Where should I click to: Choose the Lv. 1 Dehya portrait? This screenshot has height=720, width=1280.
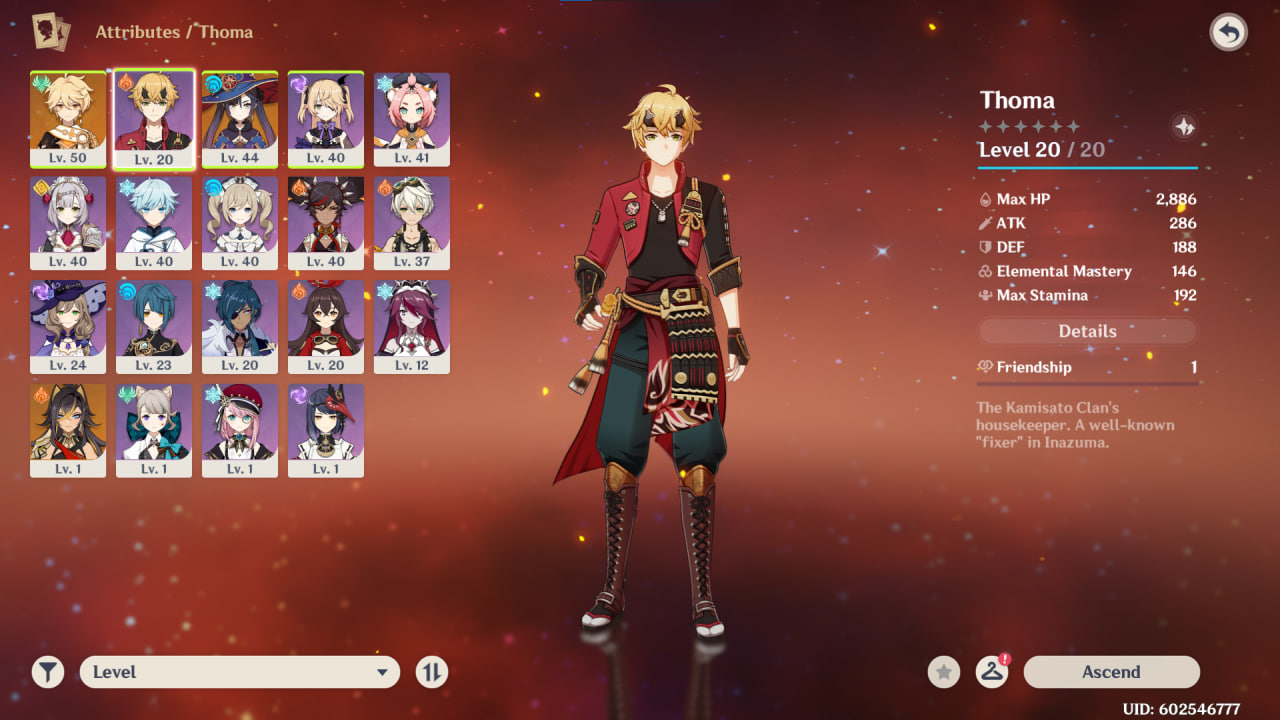68,430
